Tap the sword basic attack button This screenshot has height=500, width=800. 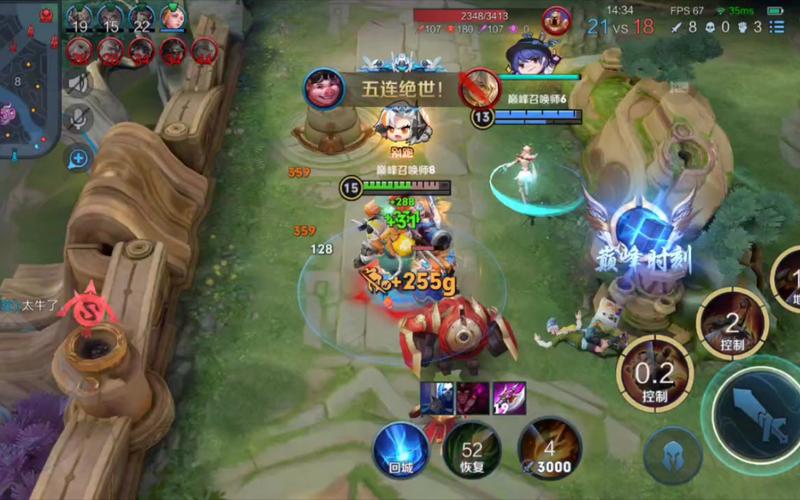[753, 410]
